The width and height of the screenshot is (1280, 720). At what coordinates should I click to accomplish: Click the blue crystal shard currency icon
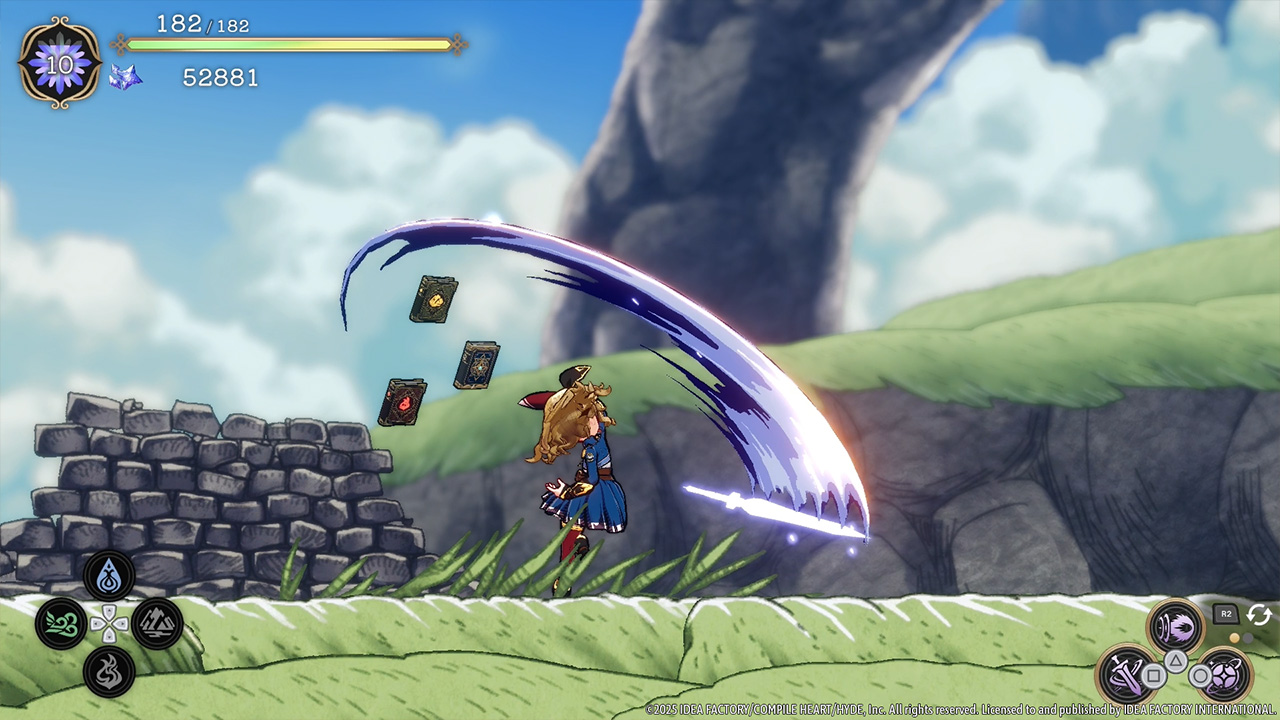[125, 77]
